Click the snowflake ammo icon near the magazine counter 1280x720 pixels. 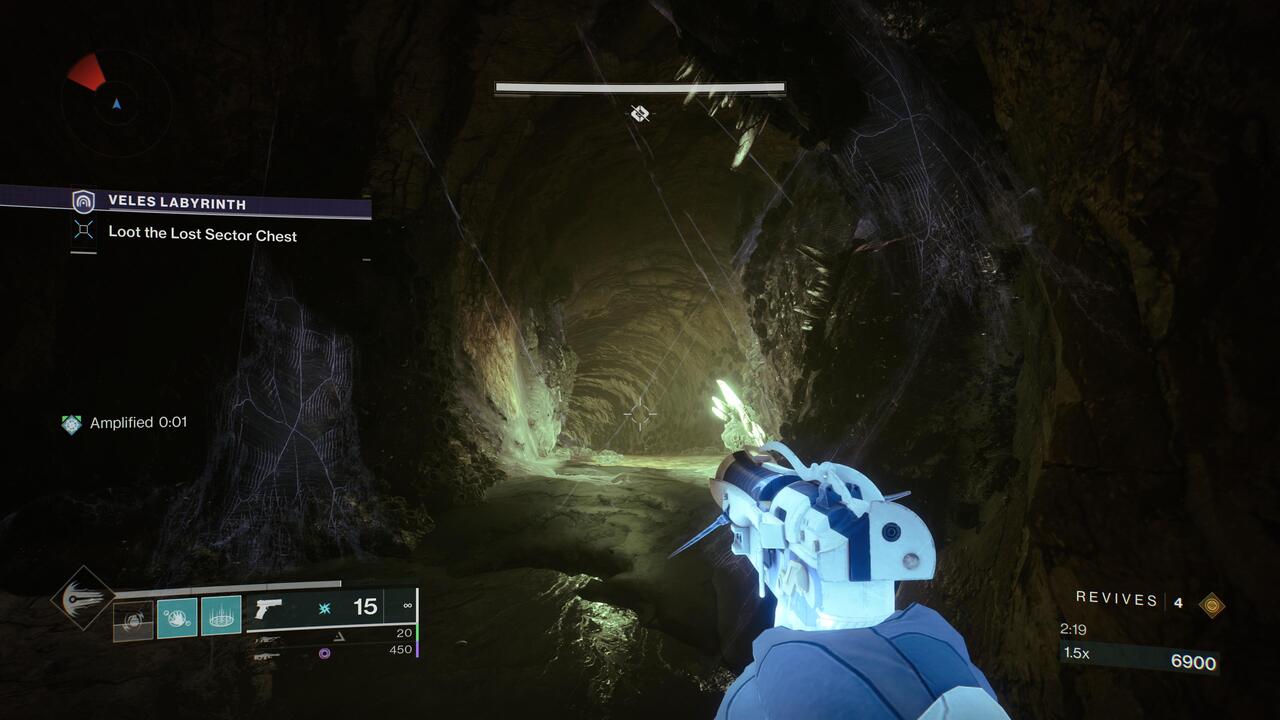325,607
